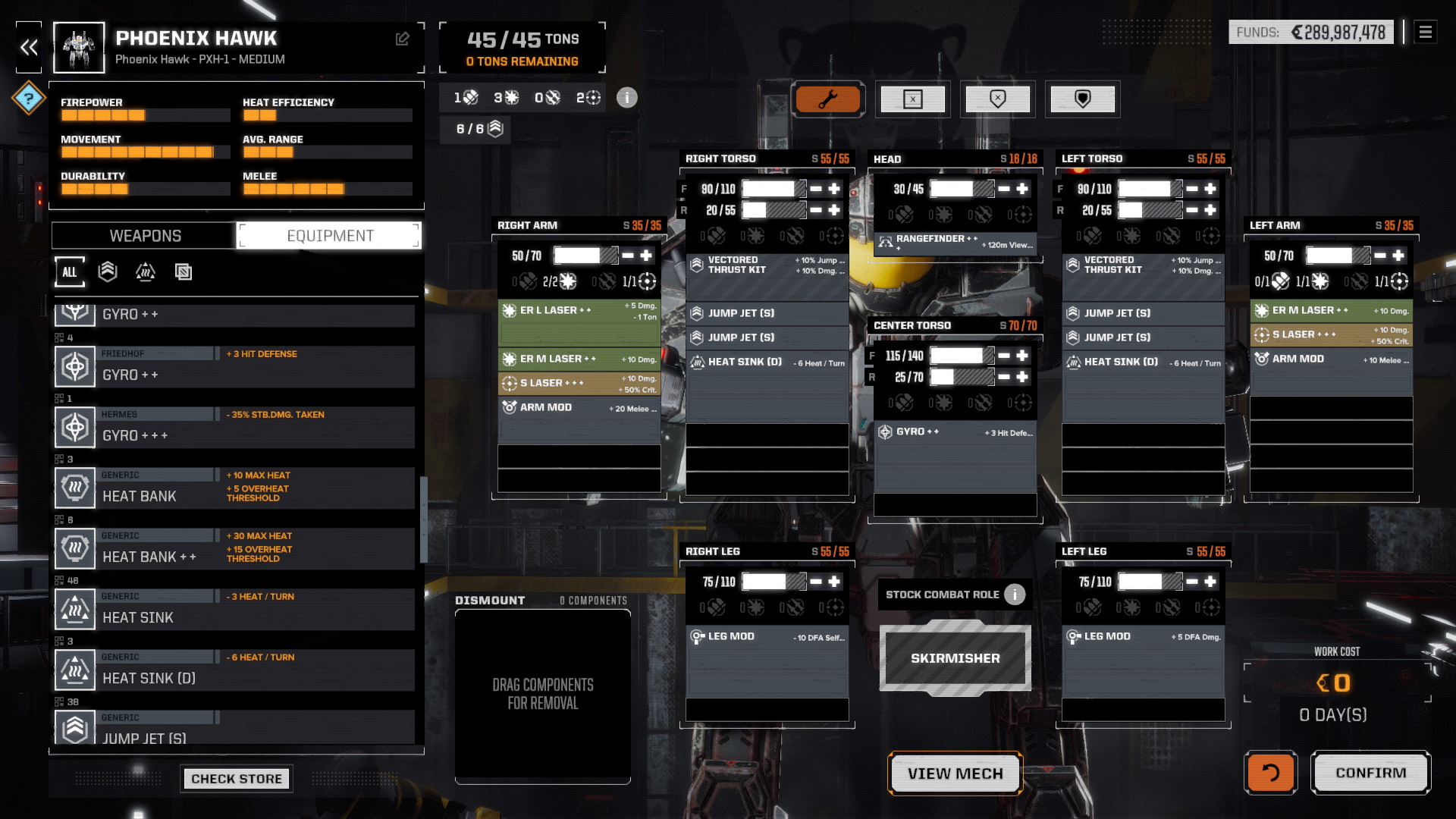
Task: Open the View Mech screen
Action: tap(955, 773)
